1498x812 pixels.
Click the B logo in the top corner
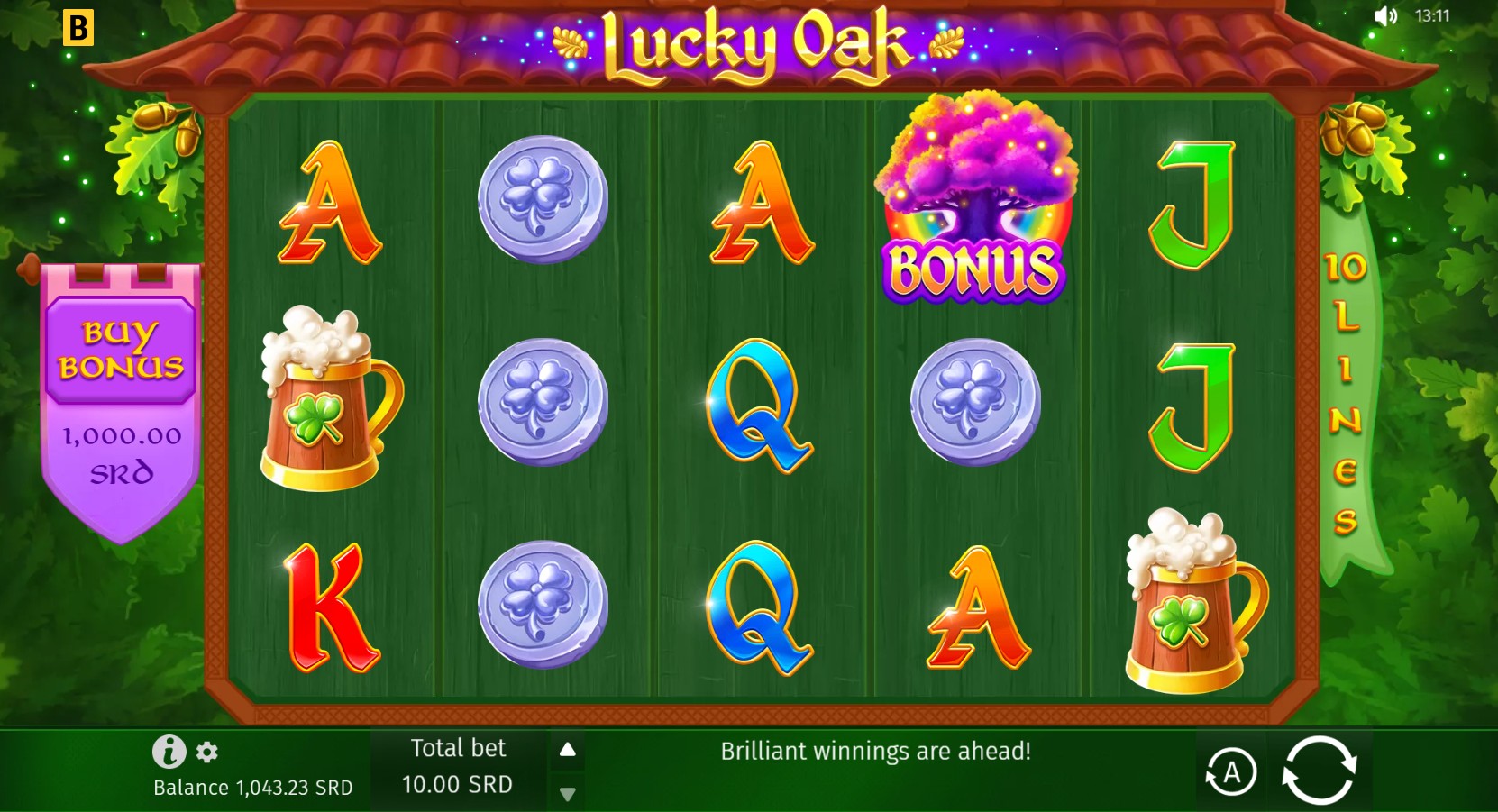[x=79, y=28]
